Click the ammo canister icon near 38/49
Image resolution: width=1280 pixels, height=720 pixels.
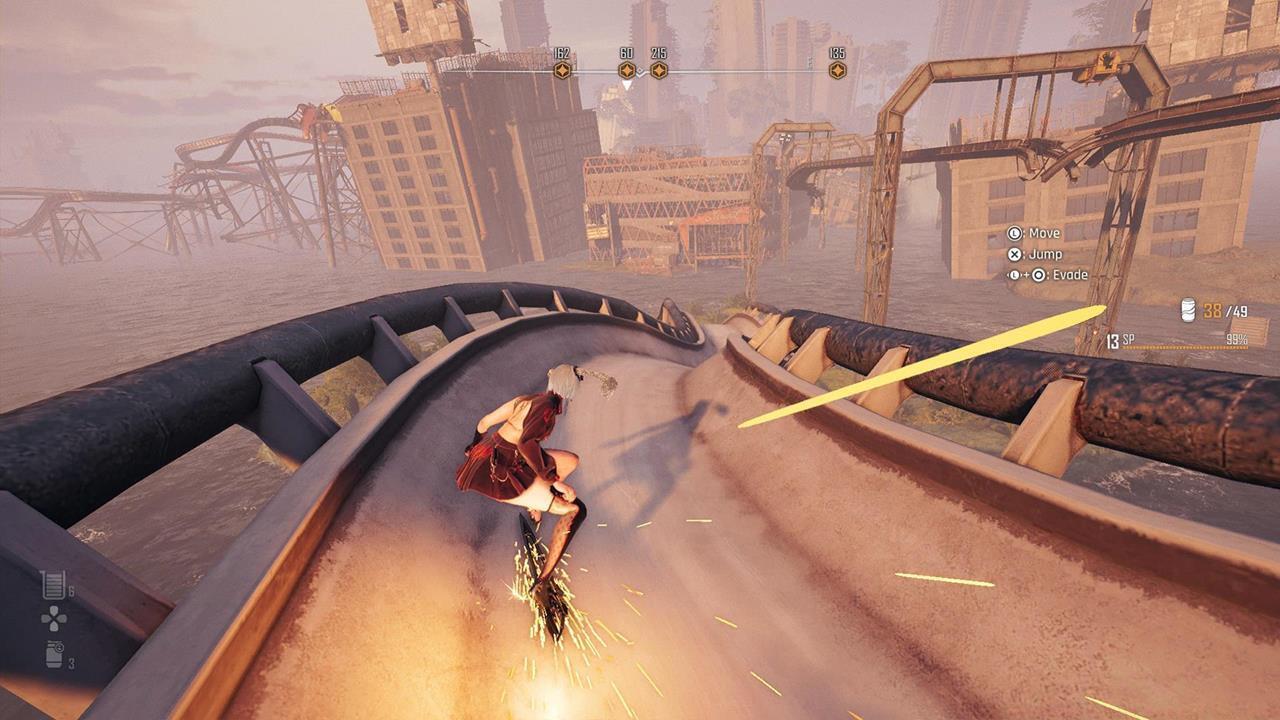1189,310
